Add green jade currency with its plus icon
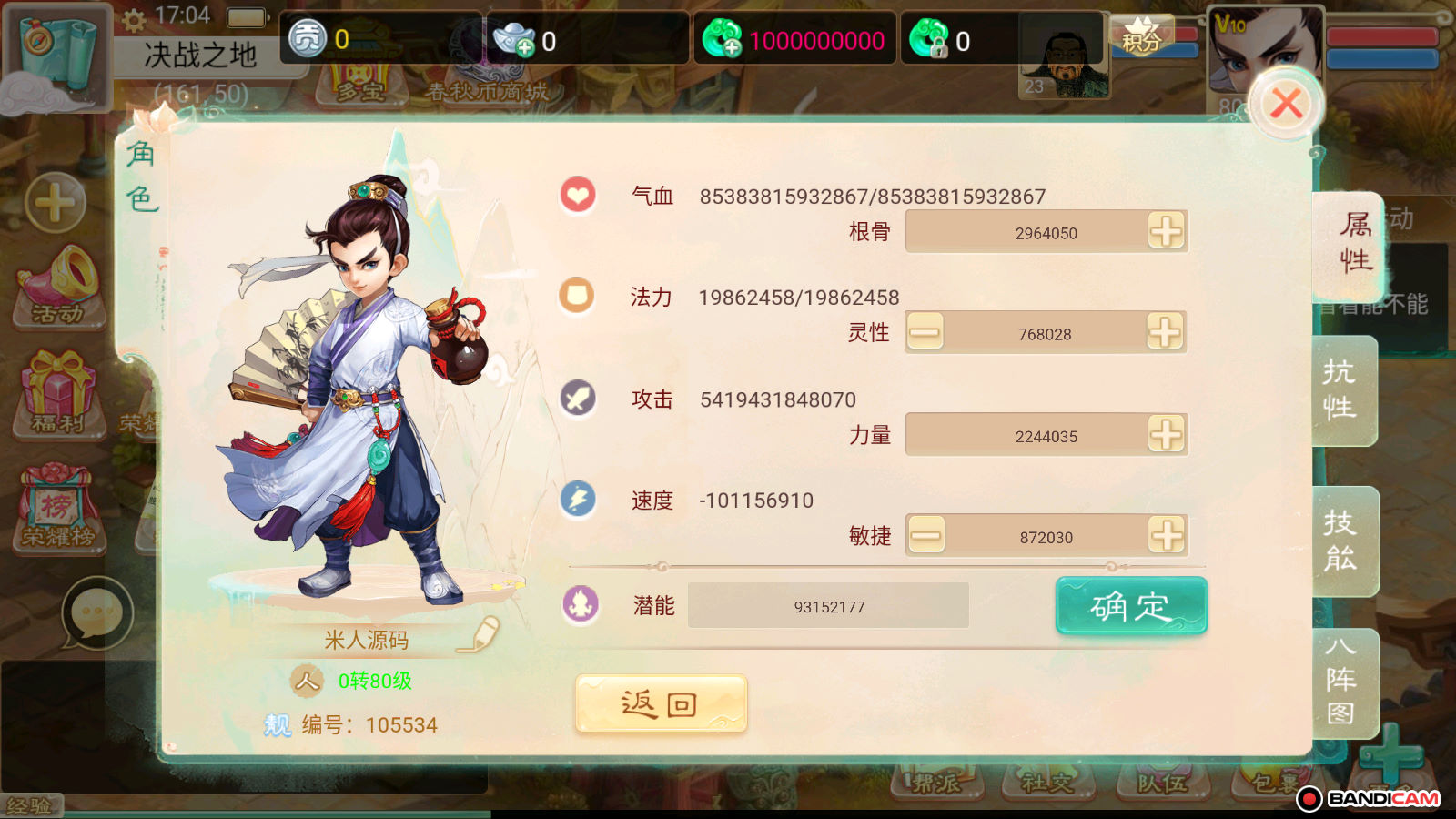The height and width of the screenshot is (819, 1456). tap(723, 40)
